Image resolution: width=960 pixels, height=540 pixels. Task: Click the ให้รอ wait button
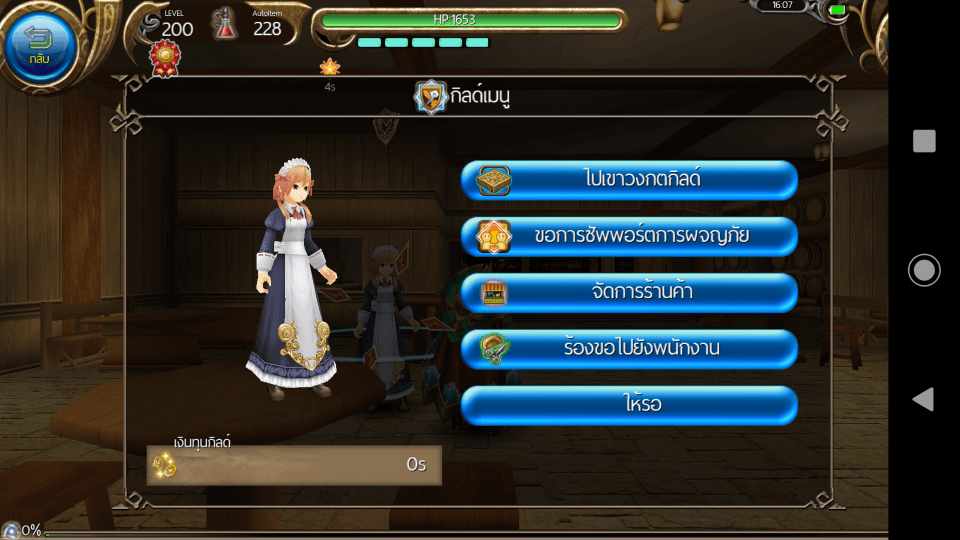pos(629,405)
